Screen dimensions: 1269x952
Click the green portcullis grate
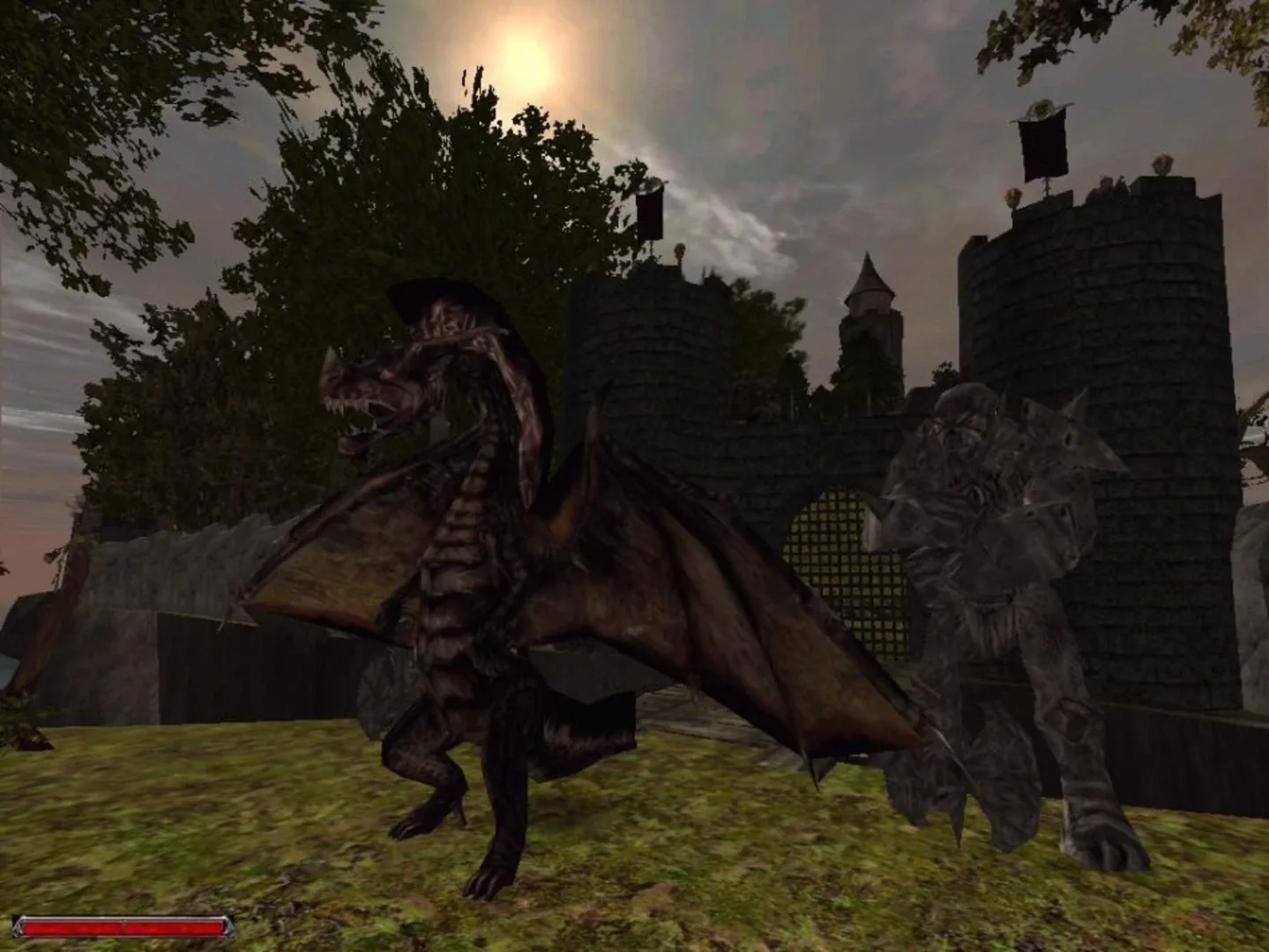point(838,564)
